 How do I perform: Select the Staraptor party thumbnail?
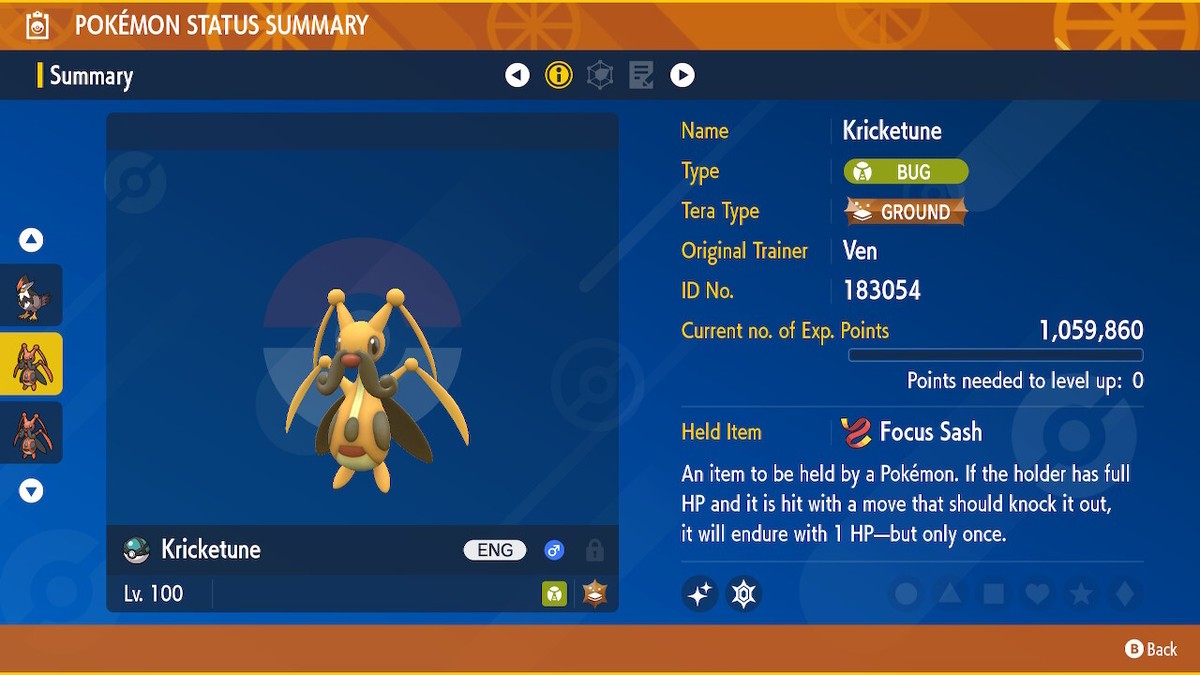pos(31,295)
